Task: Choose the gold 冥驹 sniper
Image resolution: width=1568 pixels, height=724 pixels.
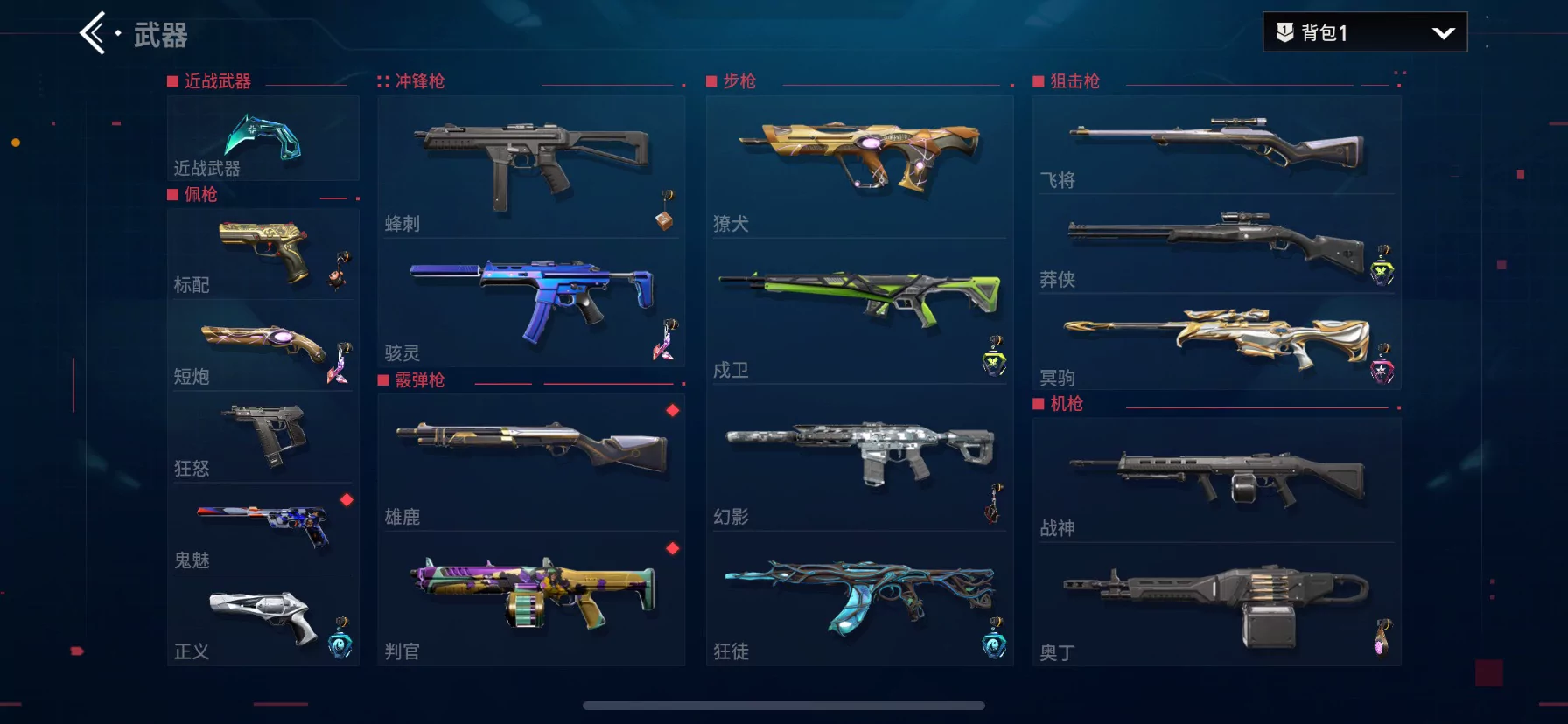Action: pyautogui.click(x=1216, y=341)
